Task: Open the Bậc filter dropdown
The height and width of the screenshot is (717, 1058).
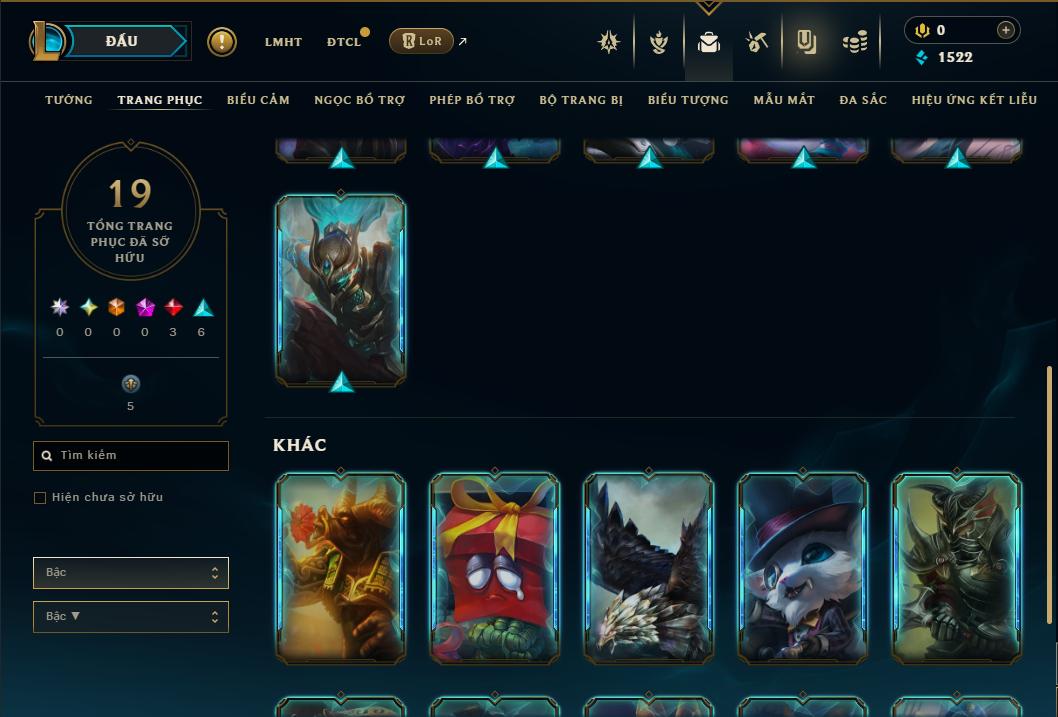Action: pyautogui.click(x=131, y=573)
